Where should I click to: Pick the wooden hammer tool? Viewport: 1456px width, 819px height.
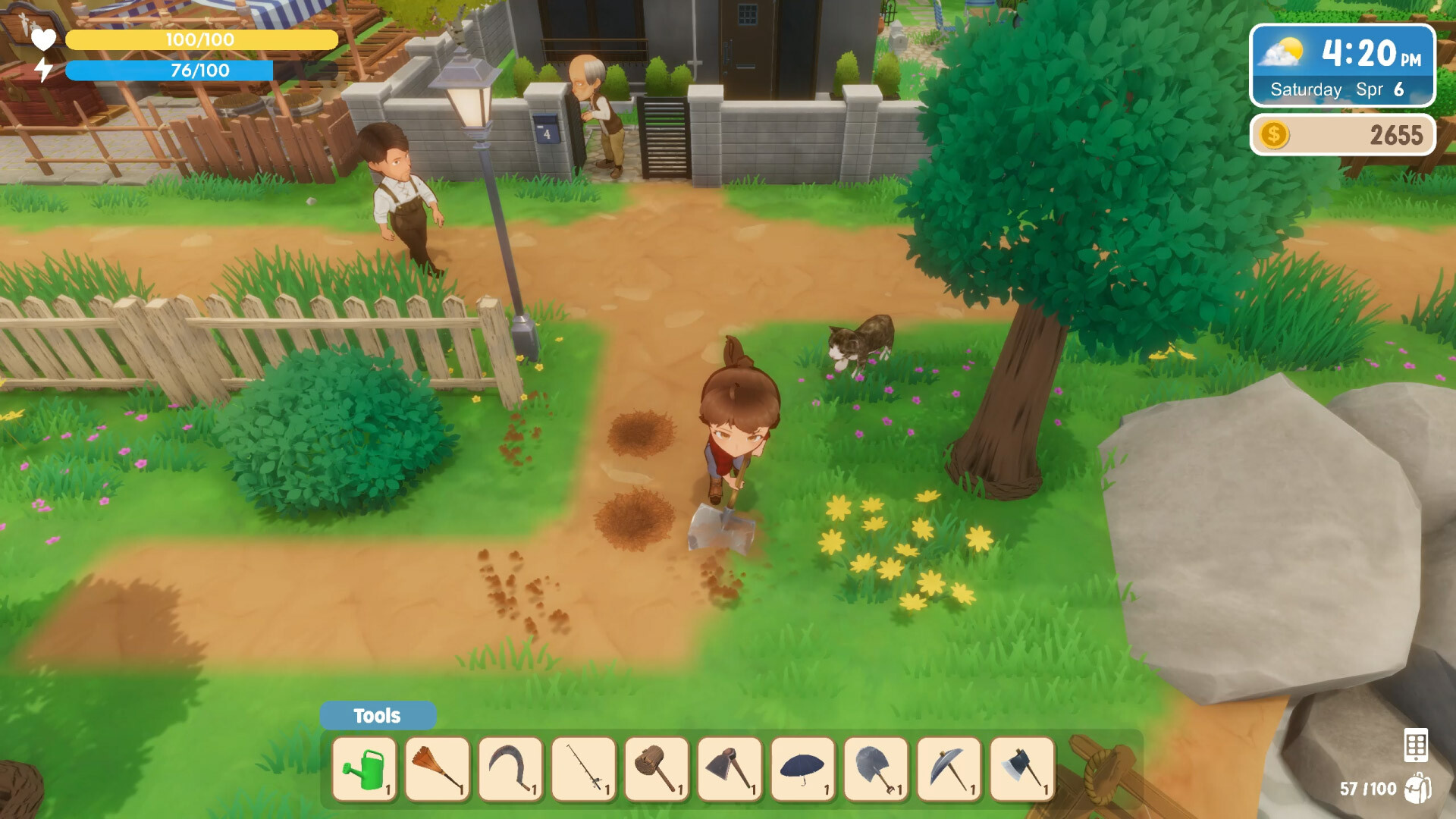(657, 768)
